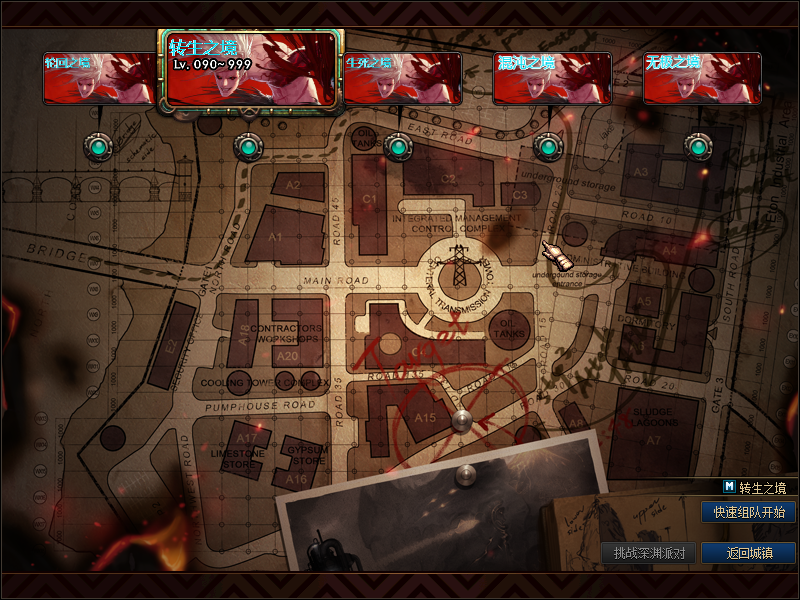Image resolution: width=800 pixels, height=600 pixels.
Task: Start quick party with 快速组队开始
Action: (749, 512)
